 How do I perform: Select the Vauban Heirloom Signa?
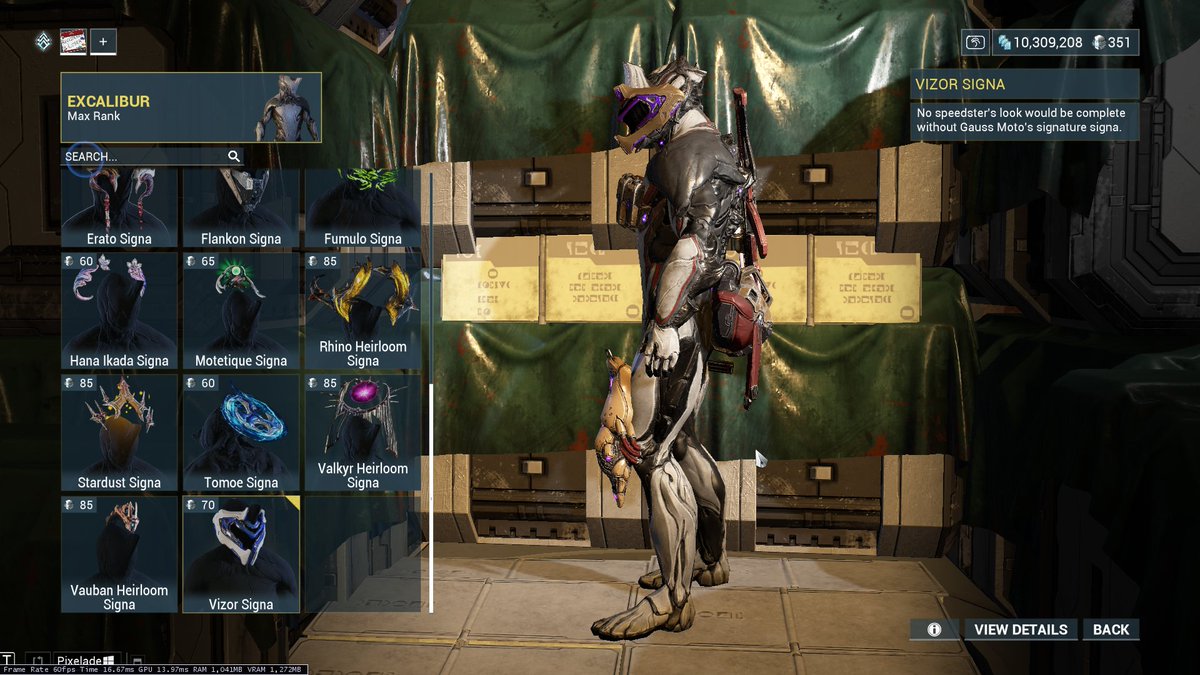pyautogui.click(x=119, y=554)
